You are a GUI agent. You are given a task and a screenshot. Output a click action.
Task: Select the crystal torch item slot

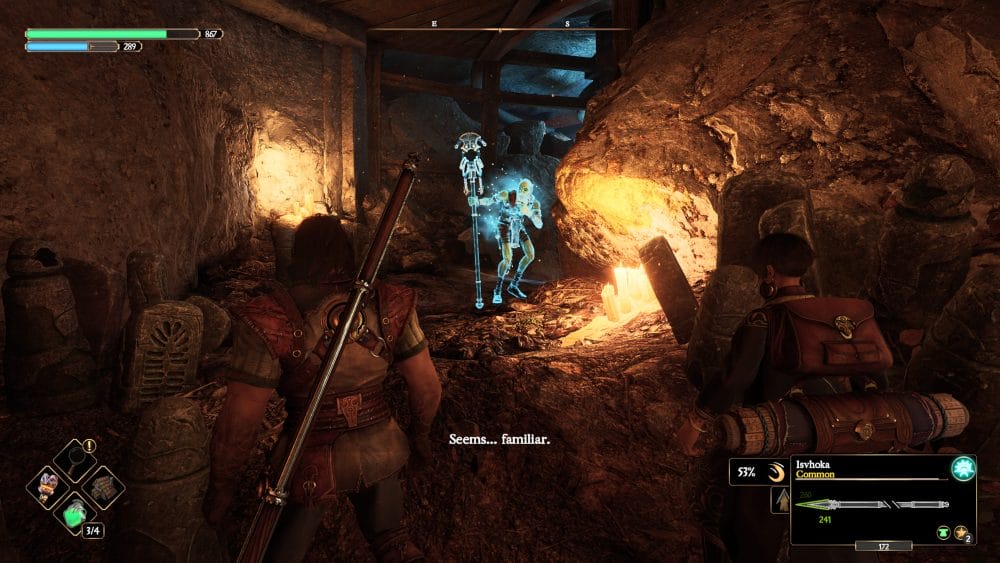click(x=48, y=488)
